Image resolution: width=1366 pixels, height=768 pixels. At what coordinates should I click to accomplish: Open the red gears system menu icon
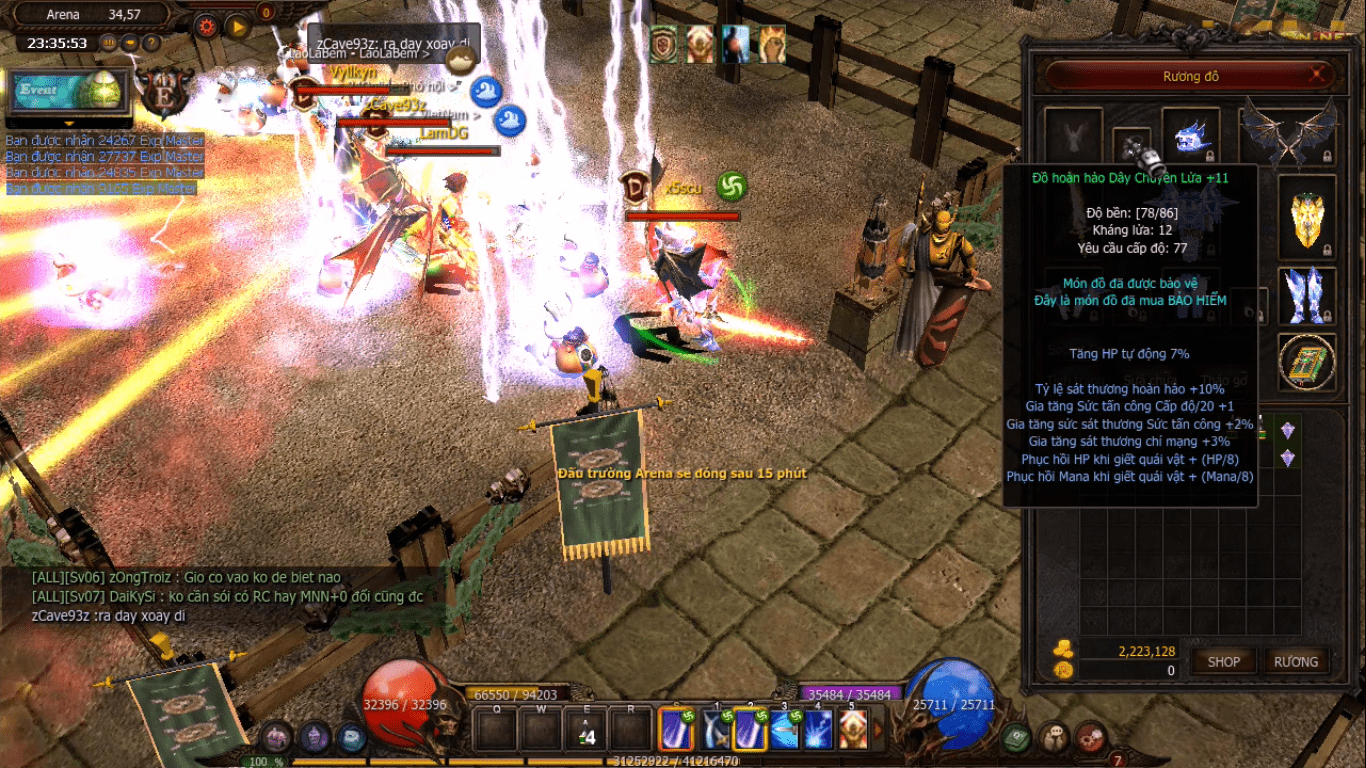(1091, 738)
